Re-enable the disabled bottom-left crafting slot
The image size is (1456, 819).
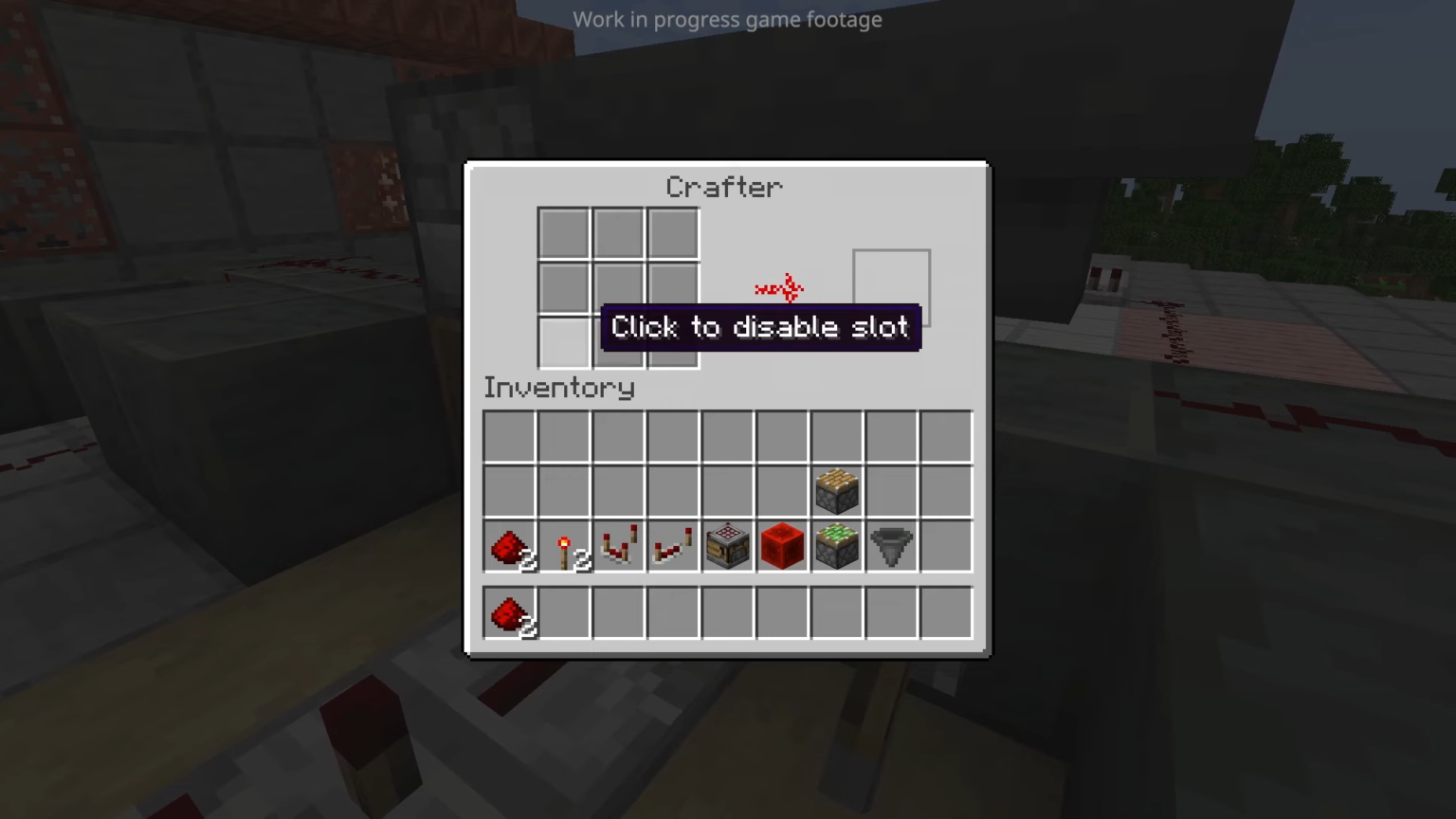[563, 343]
